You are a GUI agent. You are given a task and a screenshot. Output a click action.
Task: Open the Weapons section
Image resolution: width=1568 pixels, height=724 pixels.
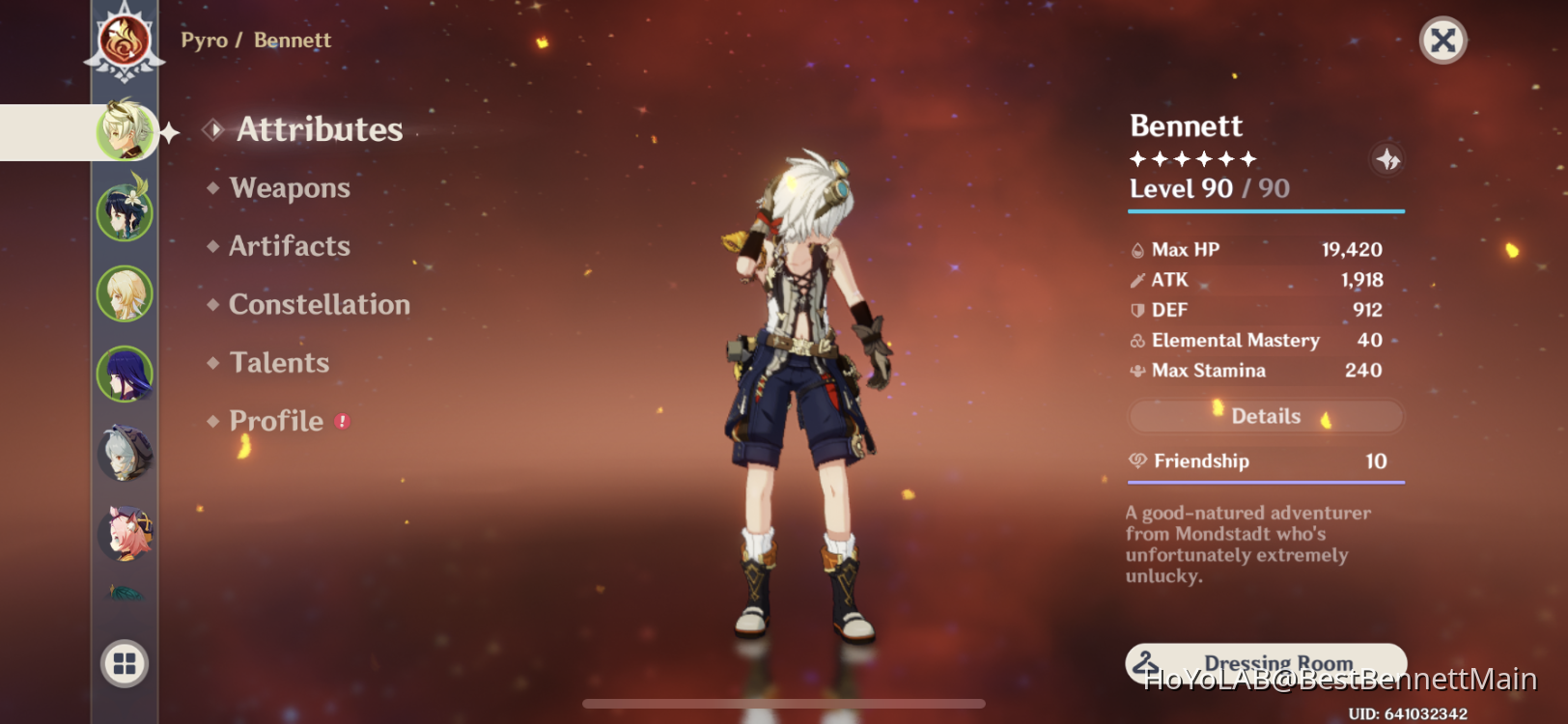point(290,188)
